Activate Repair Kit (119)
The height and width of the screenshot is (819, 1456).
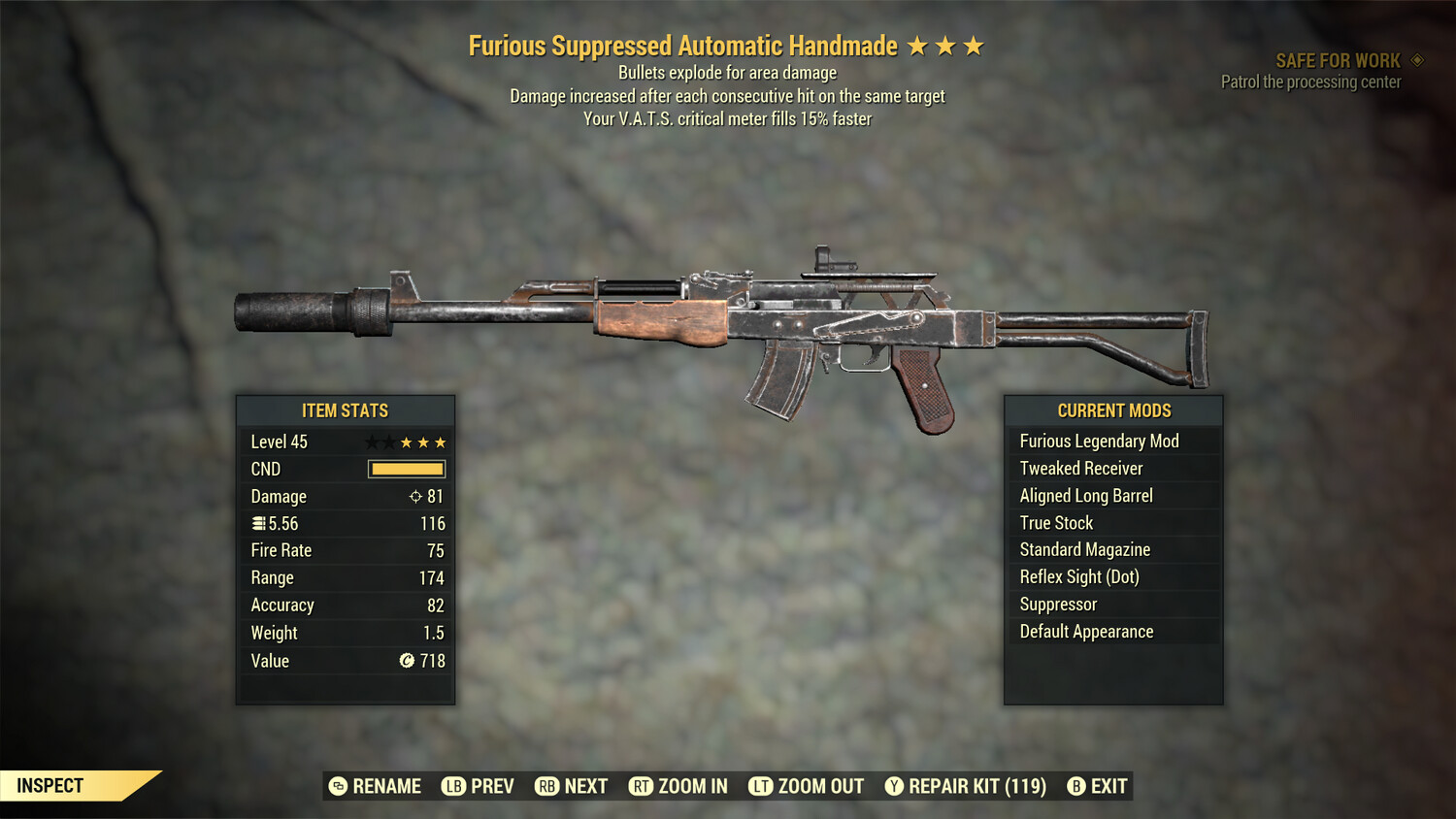973,786
